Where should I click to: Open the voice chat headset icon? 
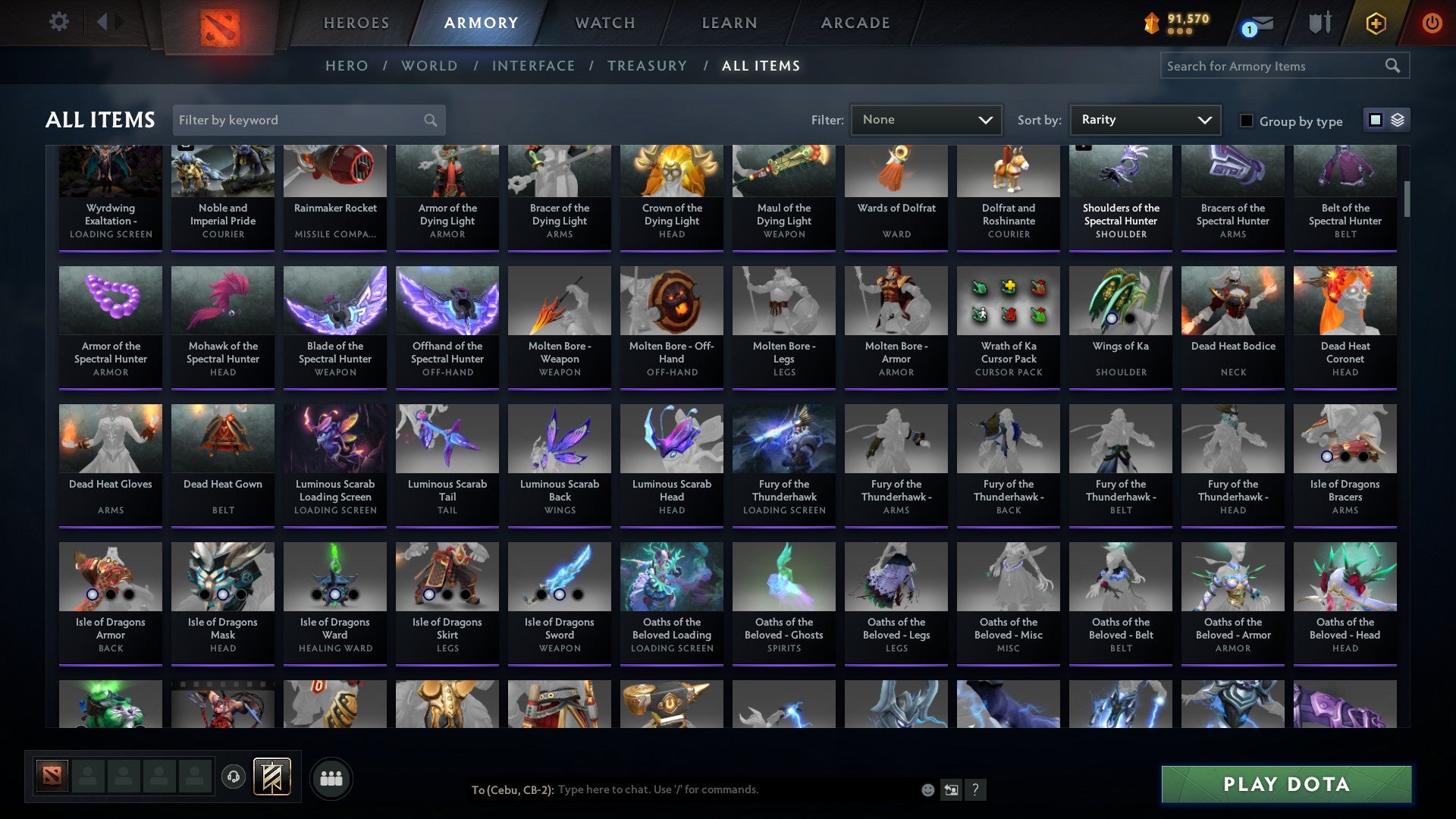pyautogui.click(x=233, y=777)
